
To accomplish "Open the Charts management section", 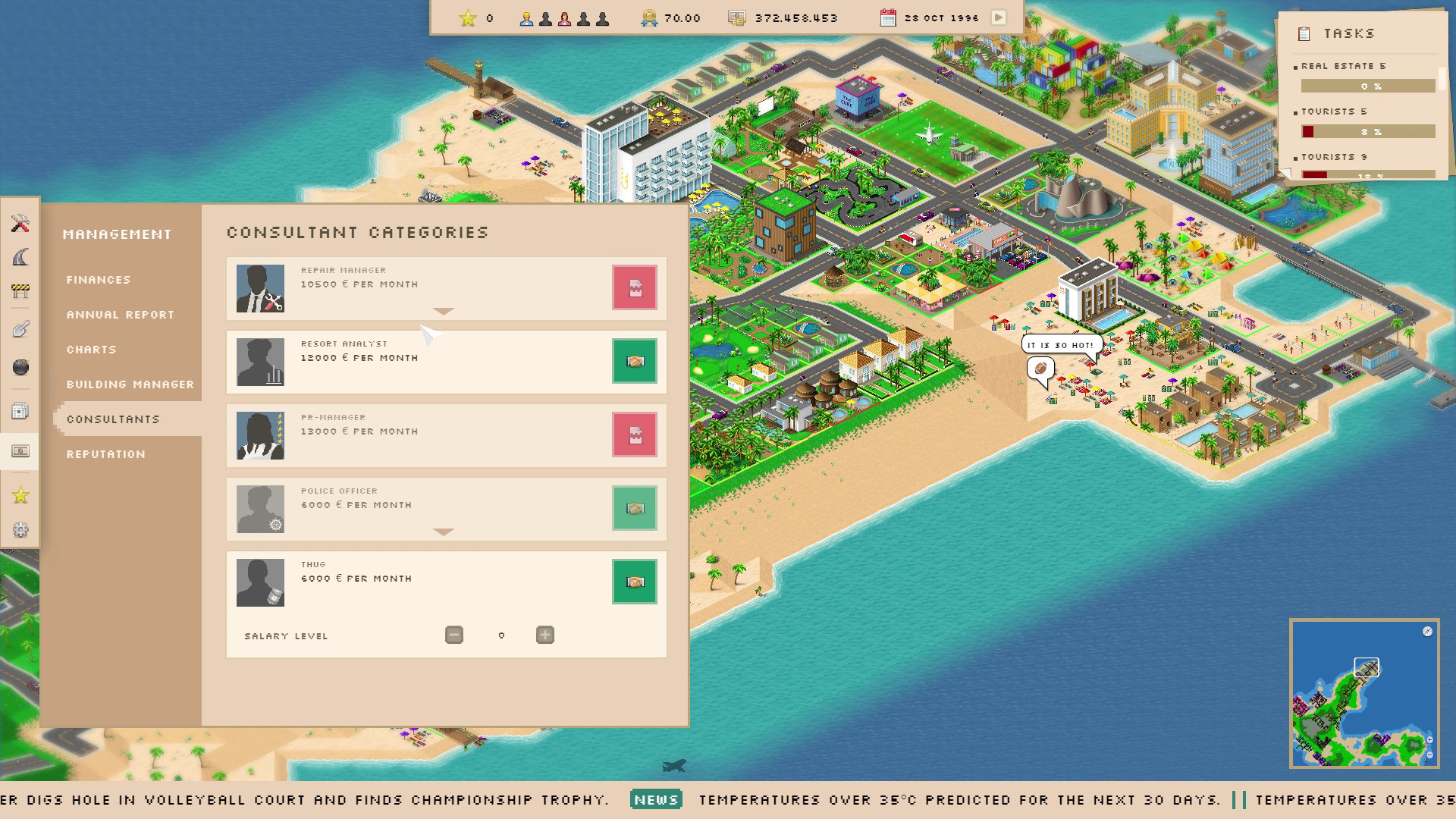I will click(x=91, y=350).
